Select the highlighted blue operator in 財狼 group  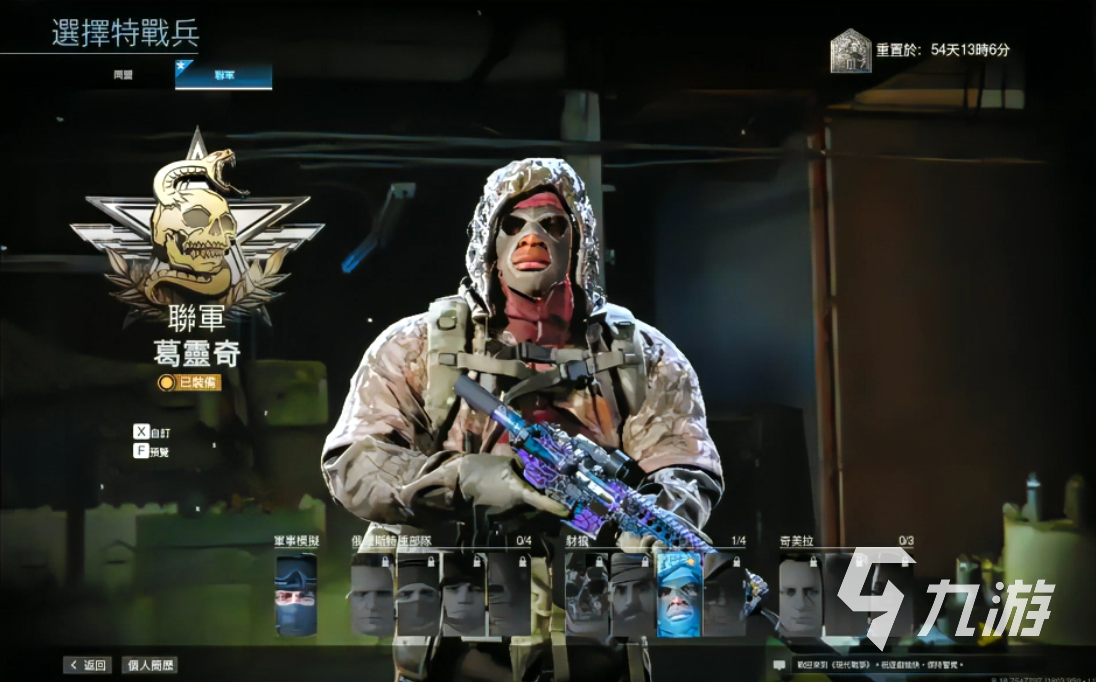click(x=679, y=595)
